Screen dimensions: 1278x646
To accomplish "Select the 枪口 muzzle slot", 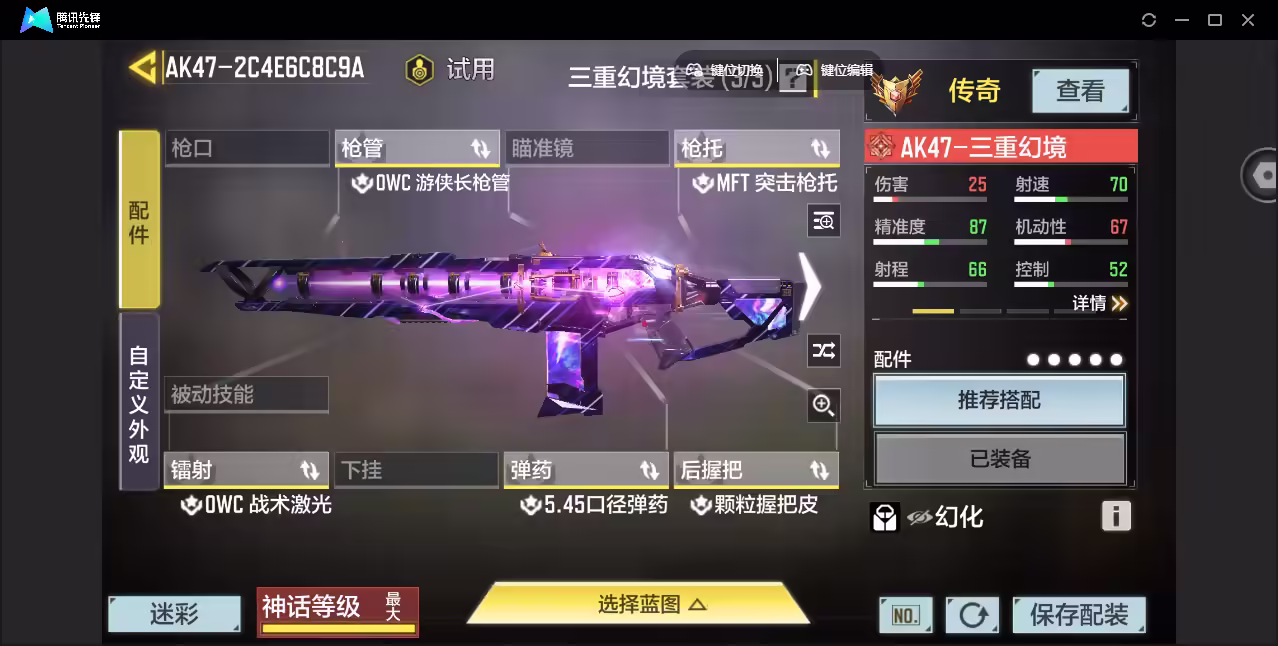I will coord(246,148).
